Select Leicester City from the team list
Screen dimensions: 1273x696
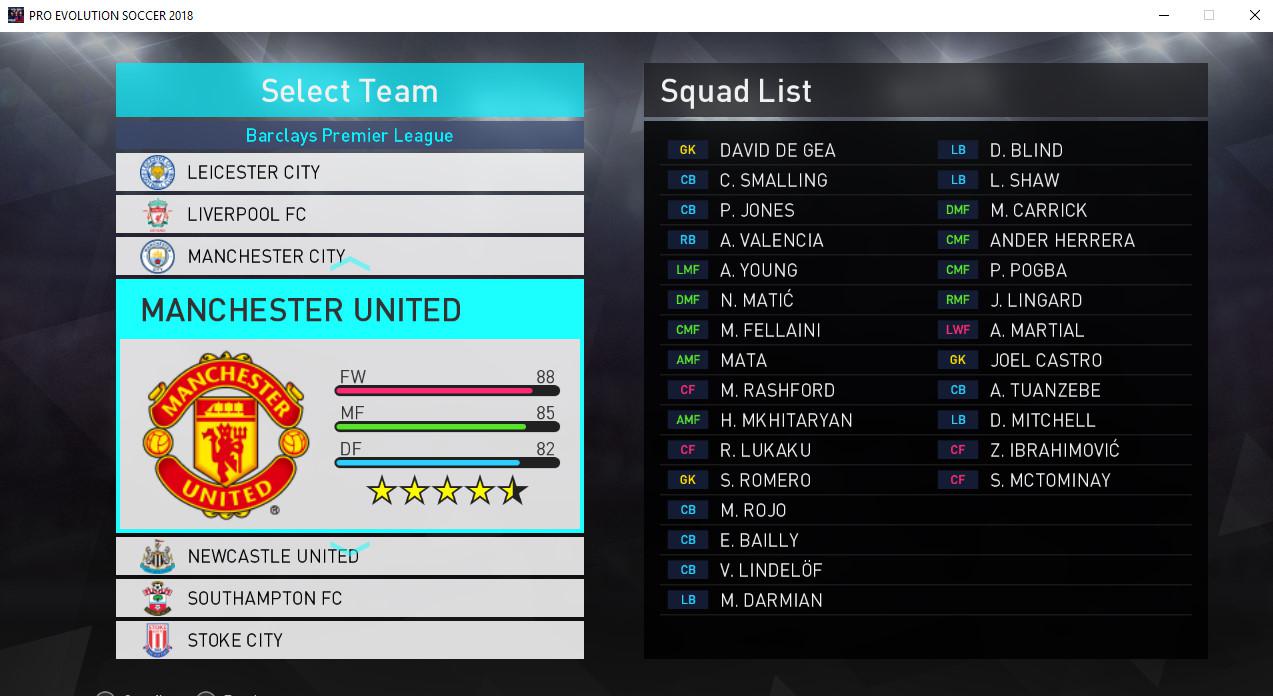[x=349, y=172]
